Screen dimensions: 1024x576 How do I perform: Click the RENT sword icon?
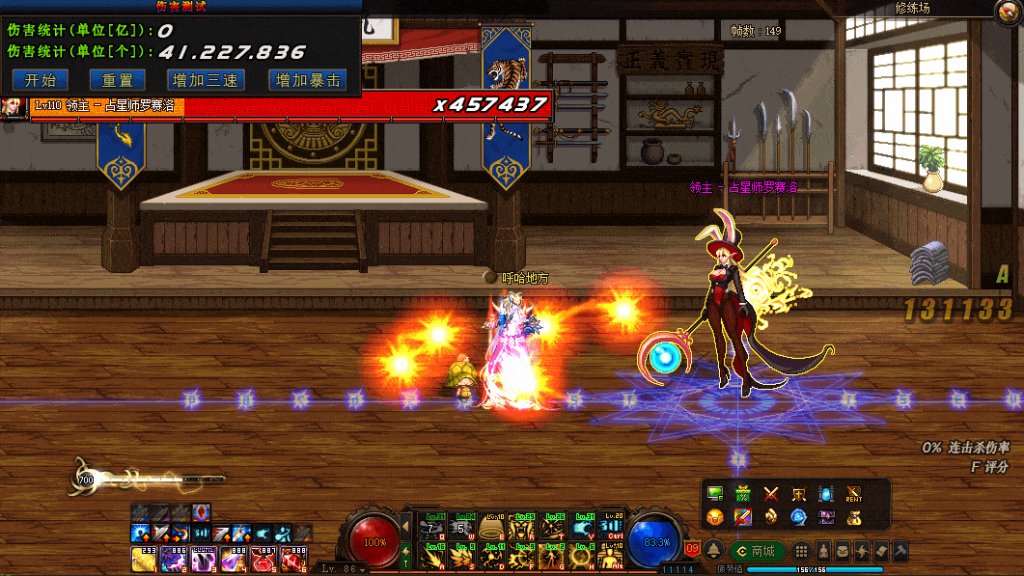853,493
